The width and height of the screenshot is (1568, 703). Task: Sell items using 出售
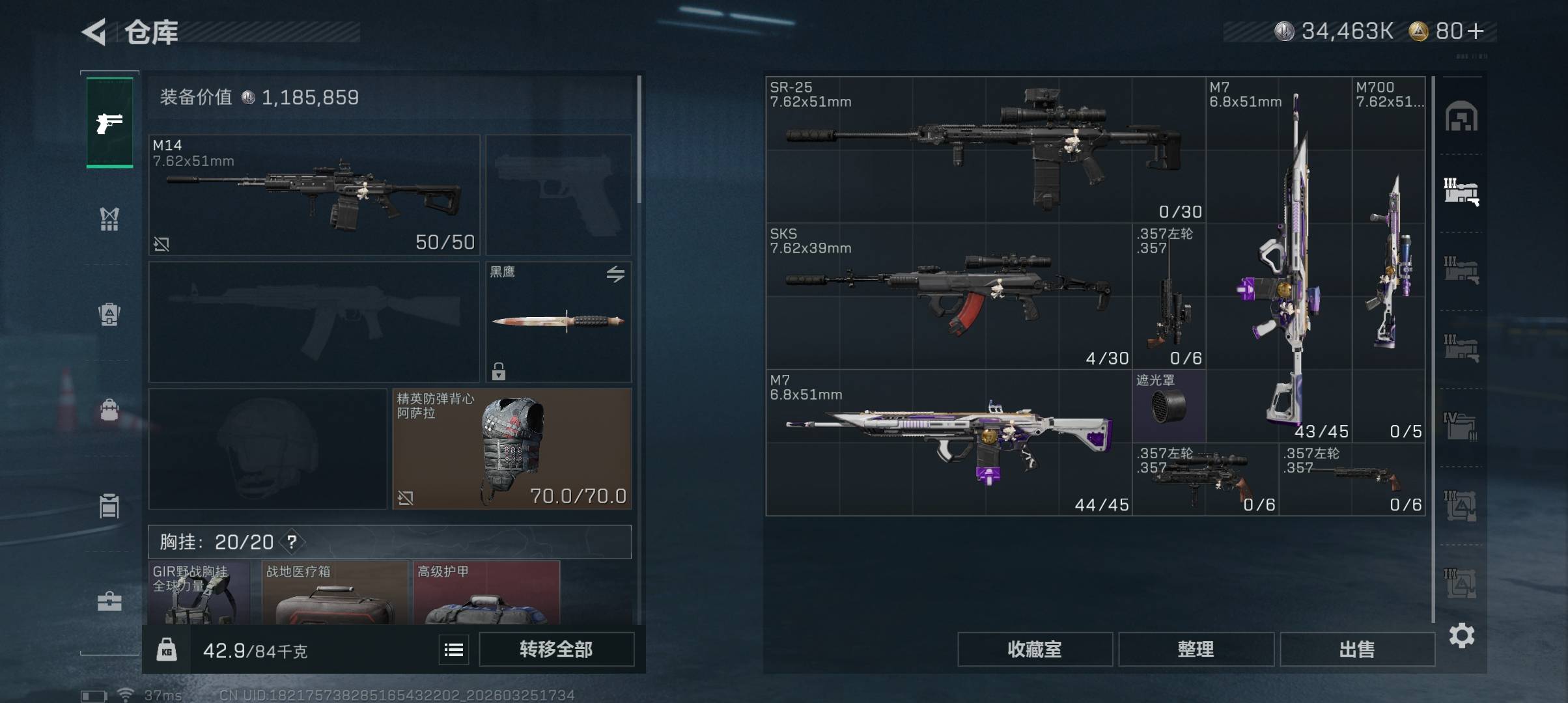point(1357,649)
